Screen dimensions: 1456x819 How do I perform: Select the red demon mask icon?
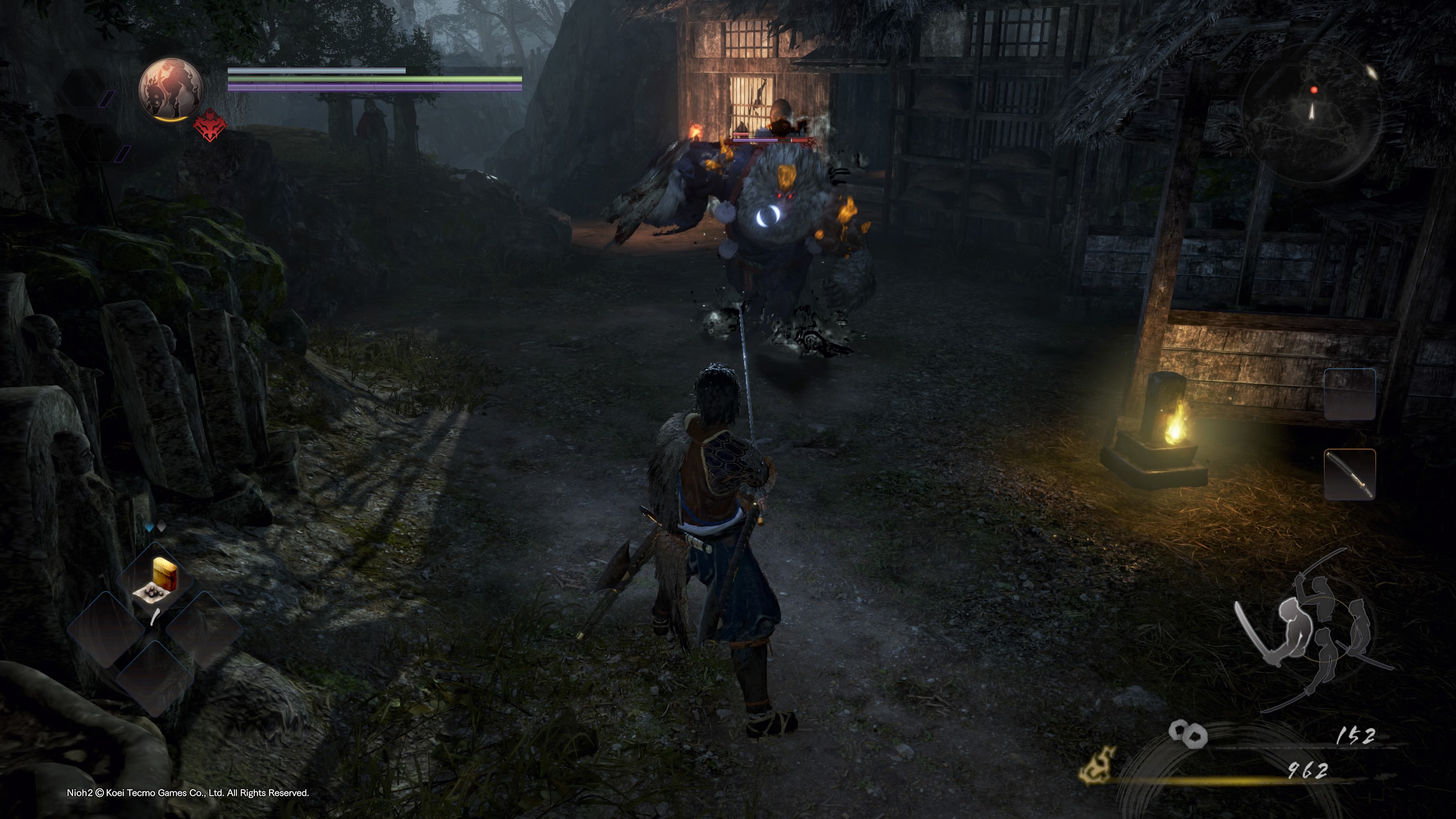click(x=210, y=126)
